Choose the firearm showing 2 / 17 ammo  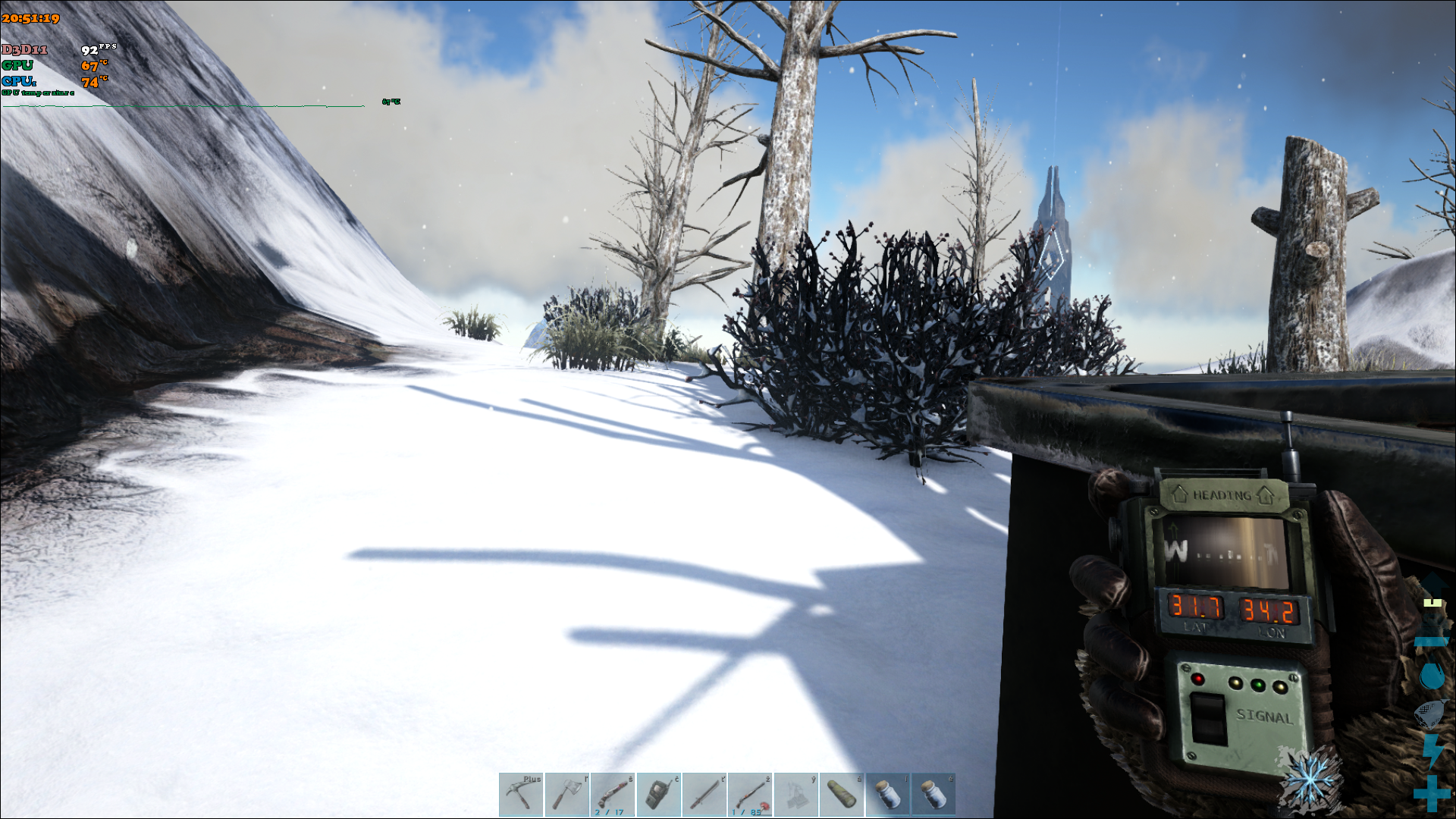(613, 794)
